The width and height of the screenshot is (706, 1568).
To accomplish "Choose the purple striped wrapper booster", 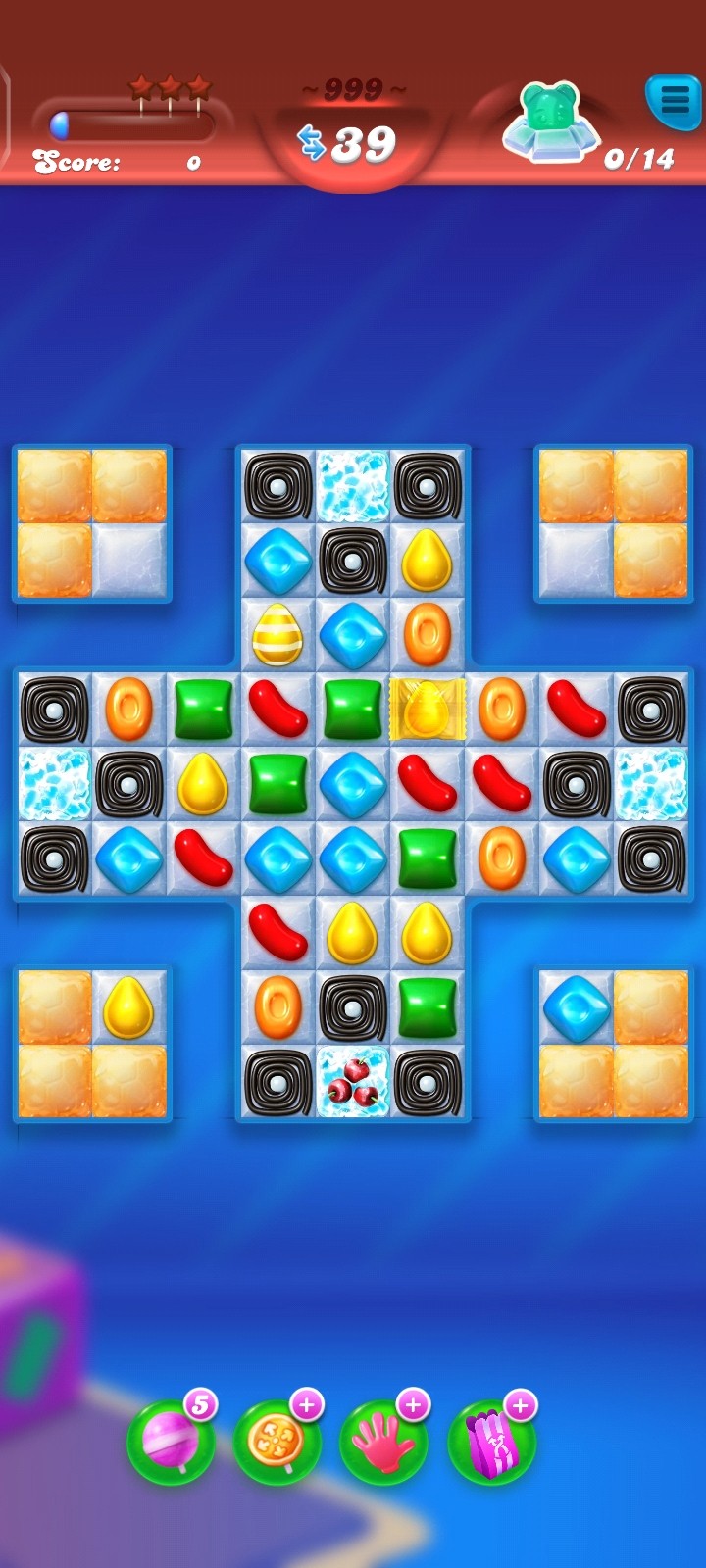I will coord(490,1441).
